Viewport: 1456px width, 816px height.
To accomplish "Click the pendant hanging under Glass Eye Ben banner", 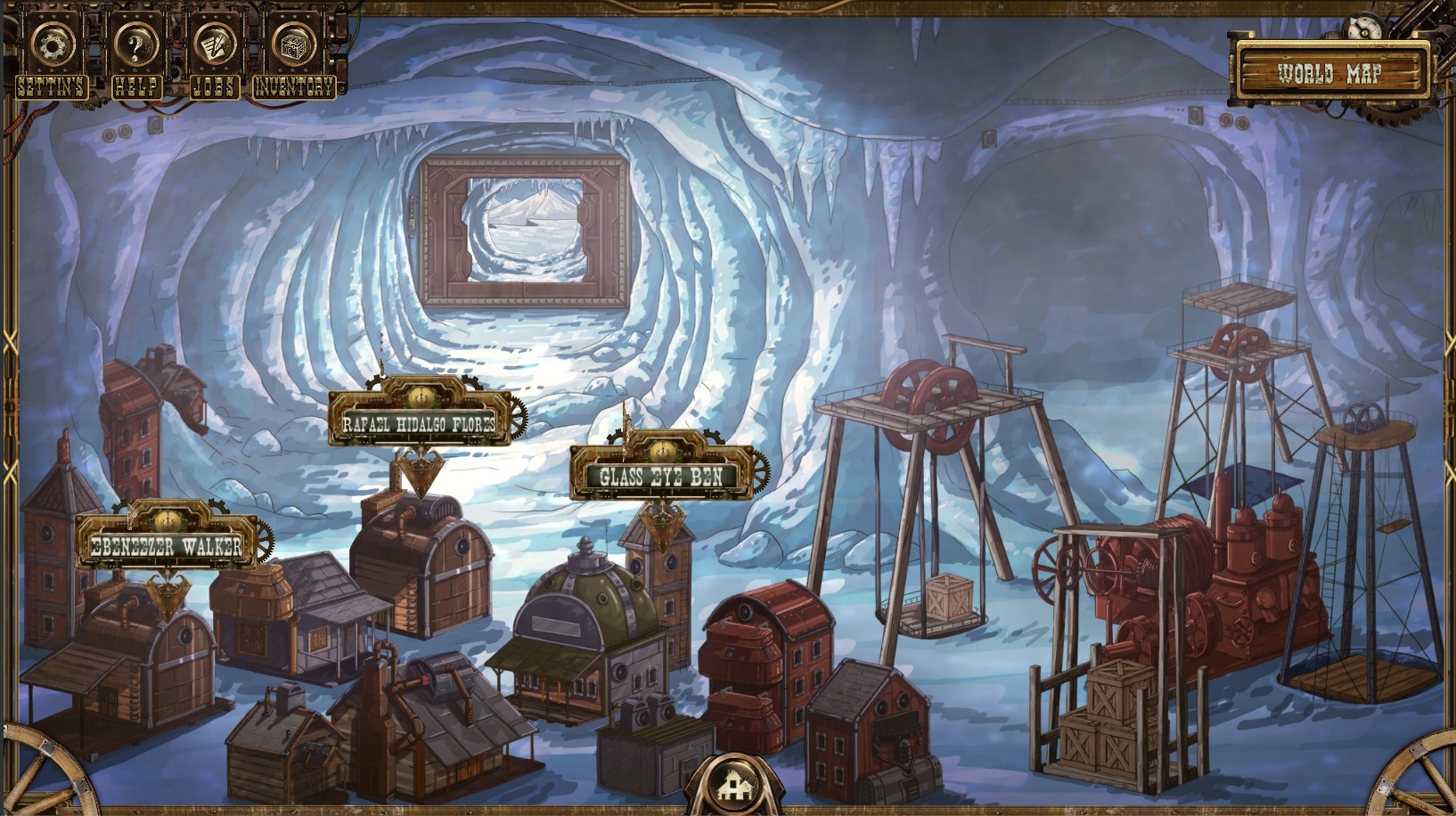I will point(662,526).
